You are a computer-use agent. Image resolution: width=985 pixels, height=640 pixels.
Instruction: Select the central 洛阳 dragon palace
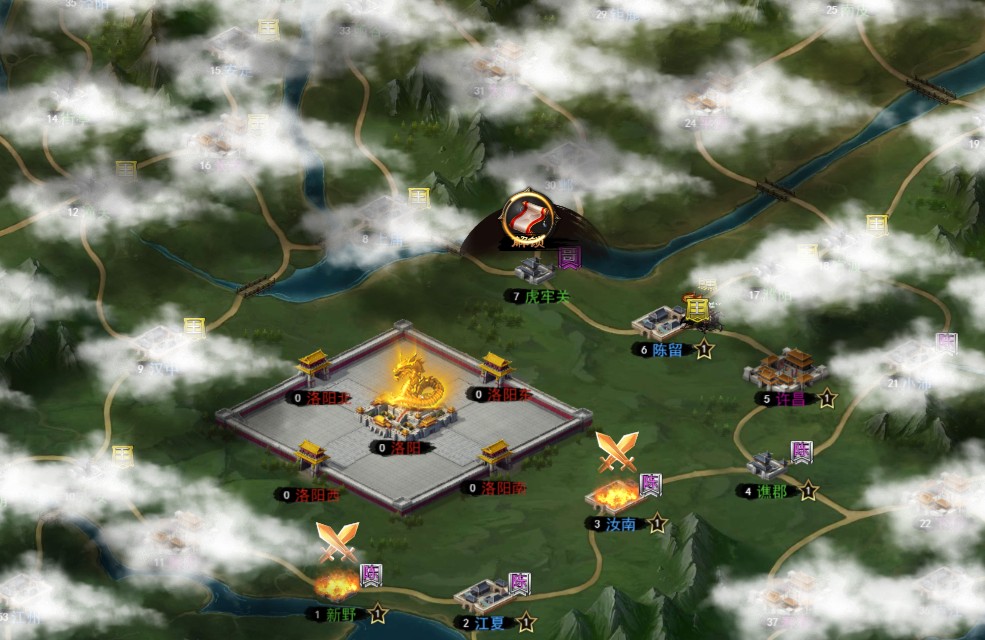tap(412, 395)
